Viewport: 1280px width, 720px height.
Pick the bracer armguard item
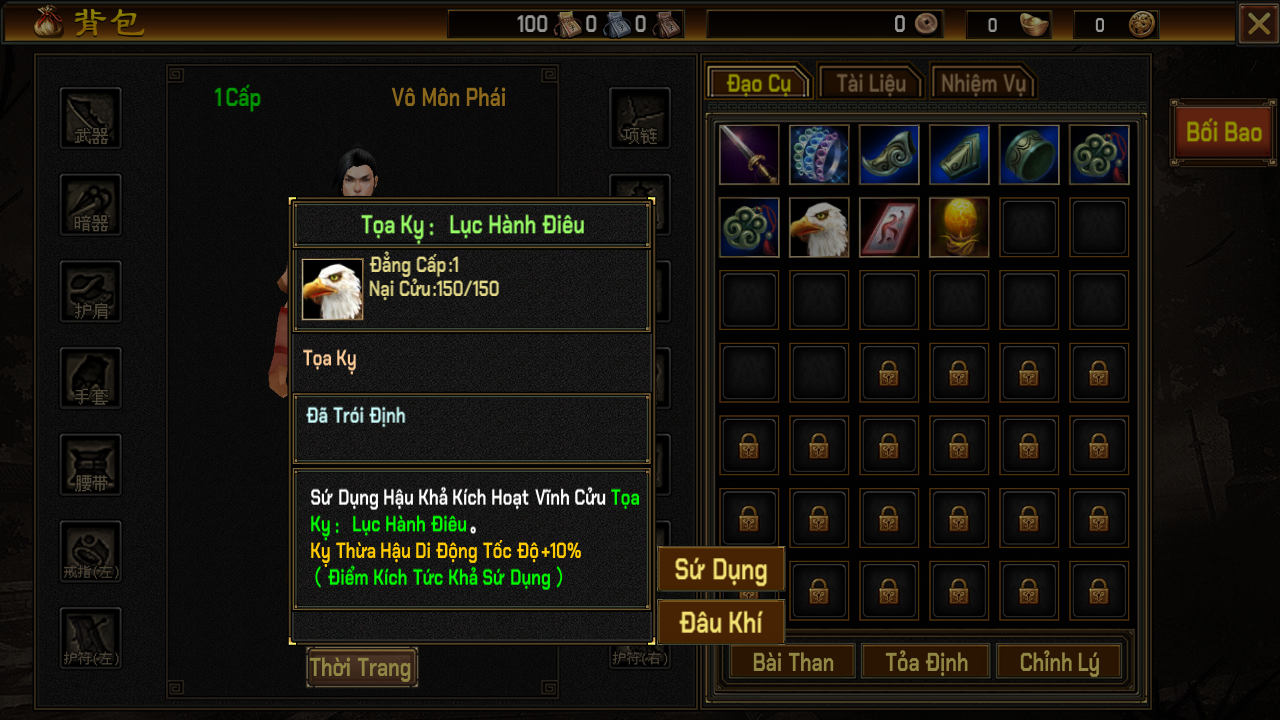point(959,155)
